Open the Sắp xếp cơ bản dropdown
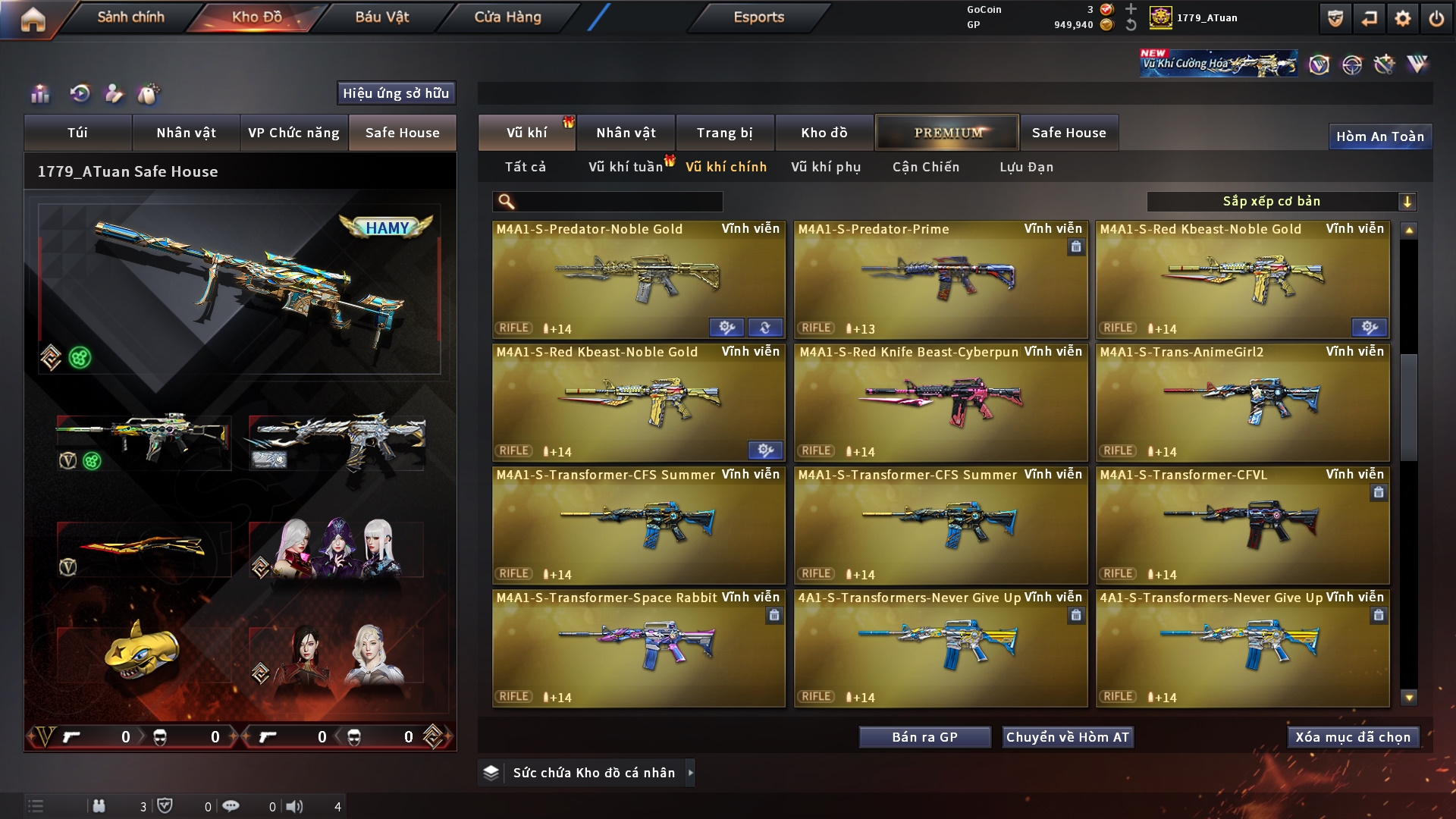 click(1281, 202)
